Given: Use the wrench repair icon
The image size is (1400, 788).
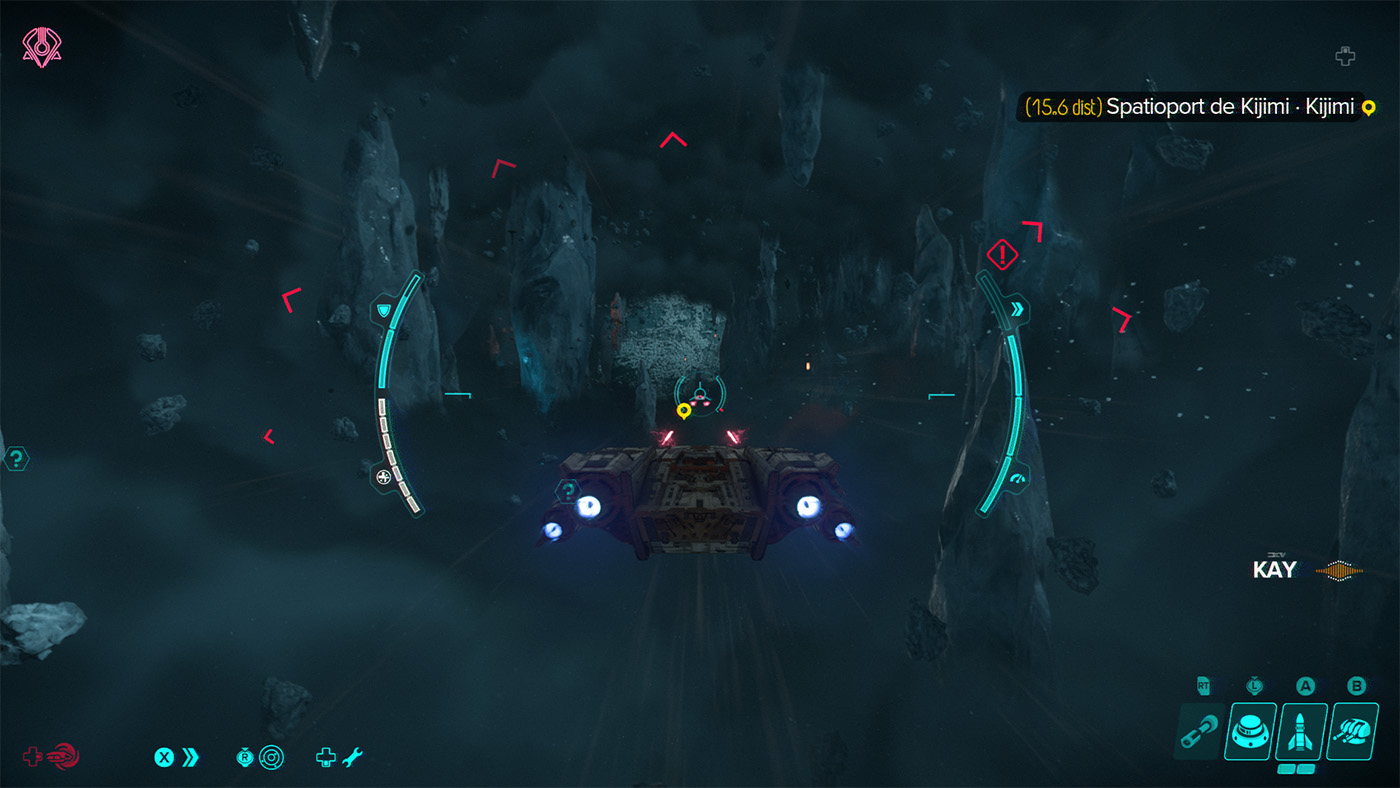Looking at the screenshot, I should click(351, 757).
